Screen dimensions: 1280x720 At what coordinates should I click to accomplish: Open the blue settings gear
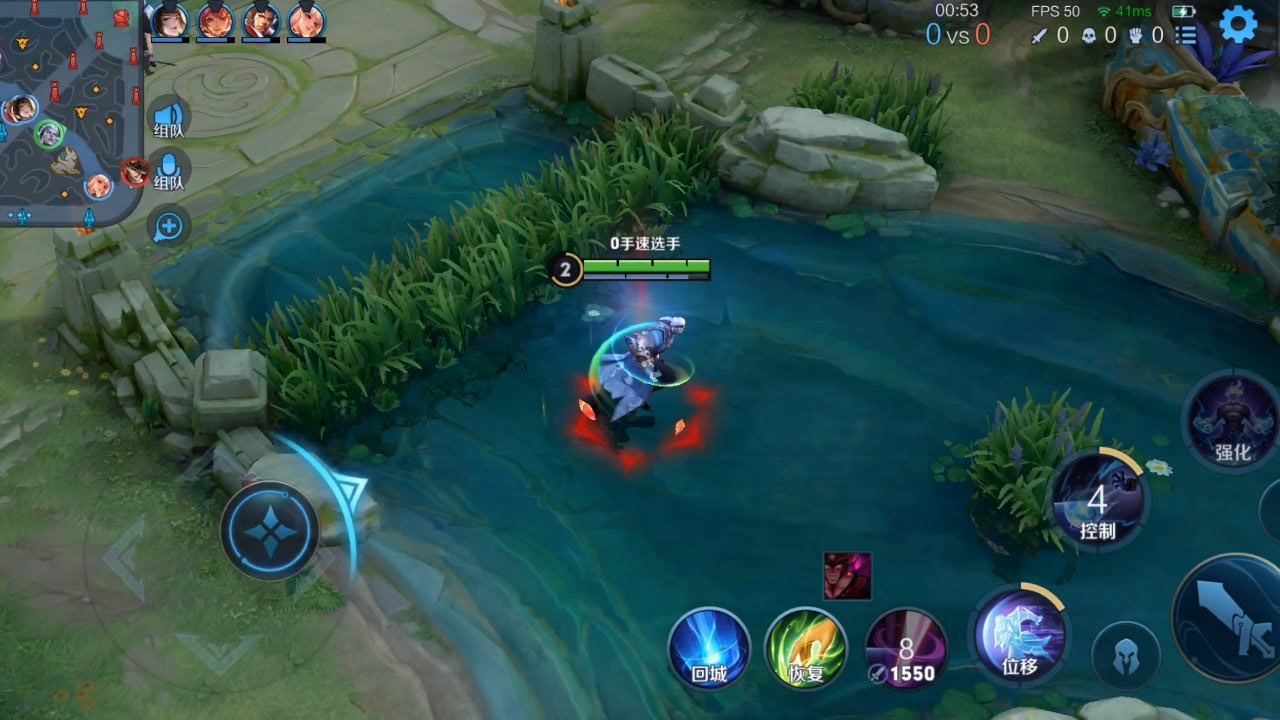(1238, 25)
